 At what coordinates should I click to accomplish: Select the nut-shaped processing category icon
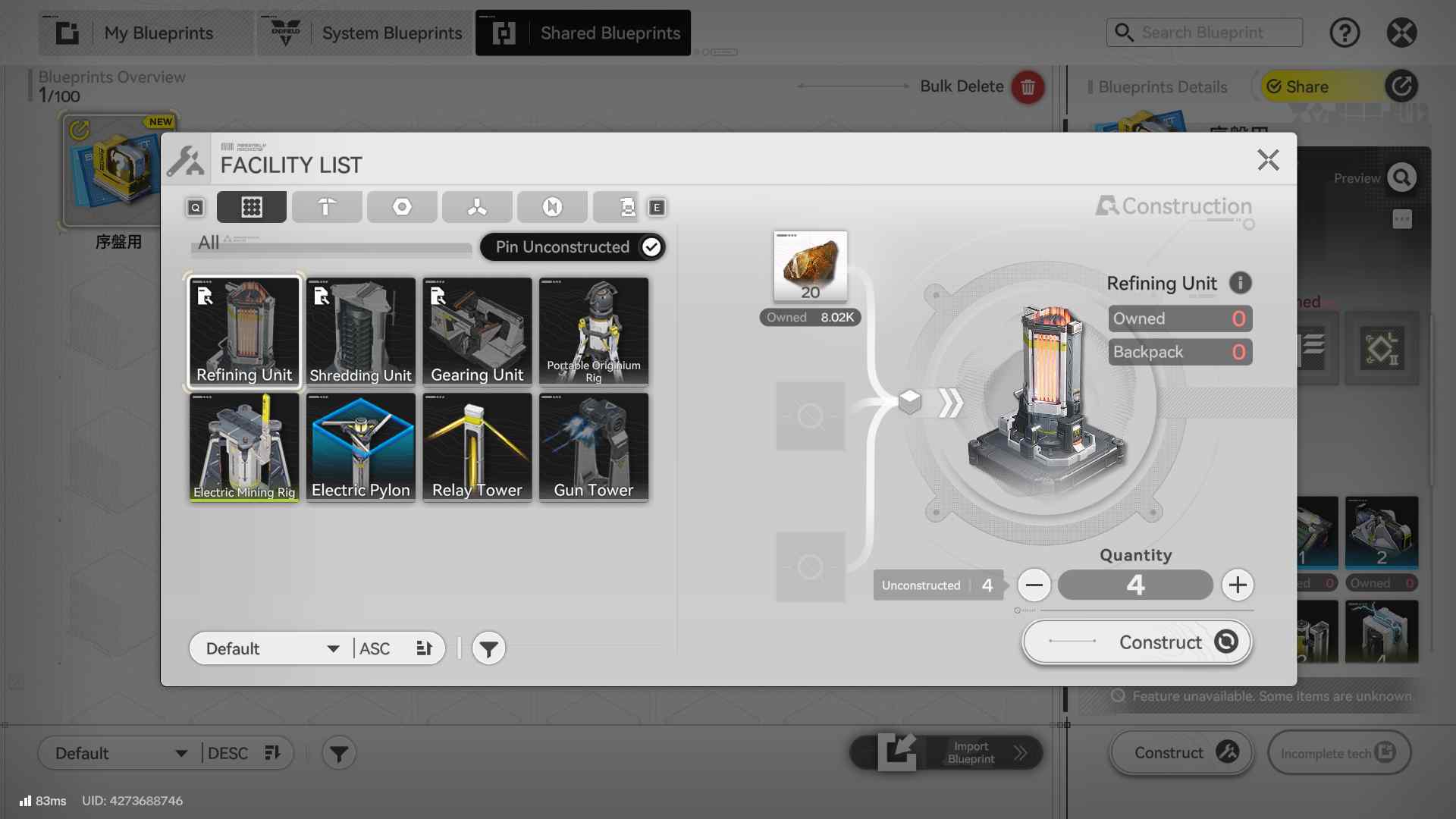point(401,206)
